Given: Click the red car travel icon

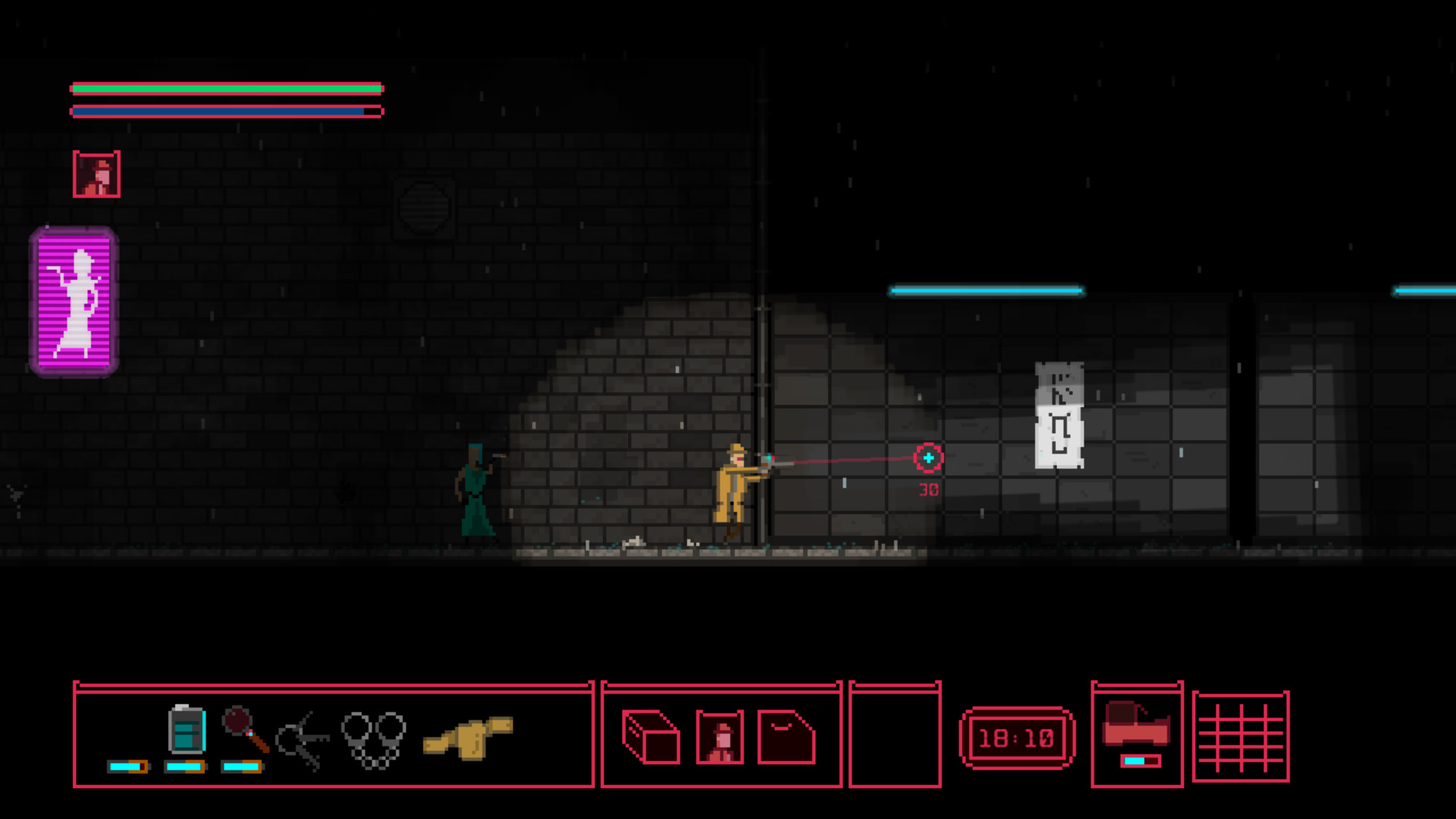Looking at the screenshot, I should 1136,724.
